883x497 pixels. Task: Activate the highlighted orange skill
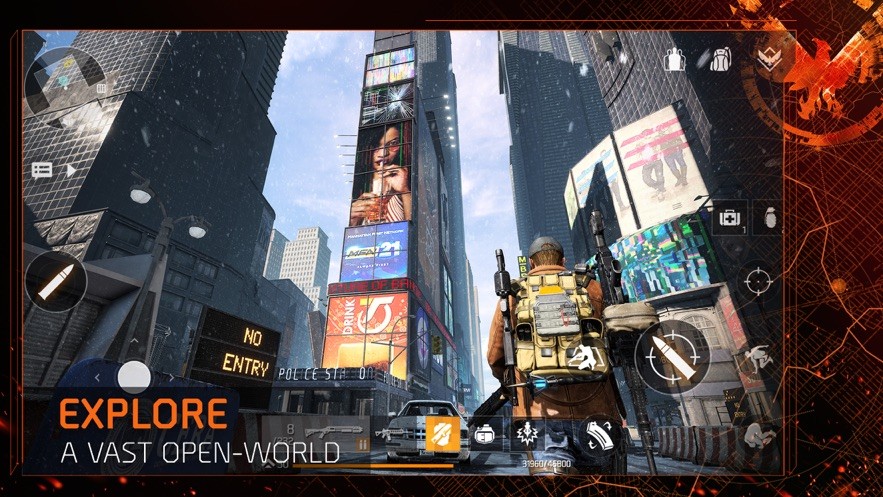tap(441, 434)
